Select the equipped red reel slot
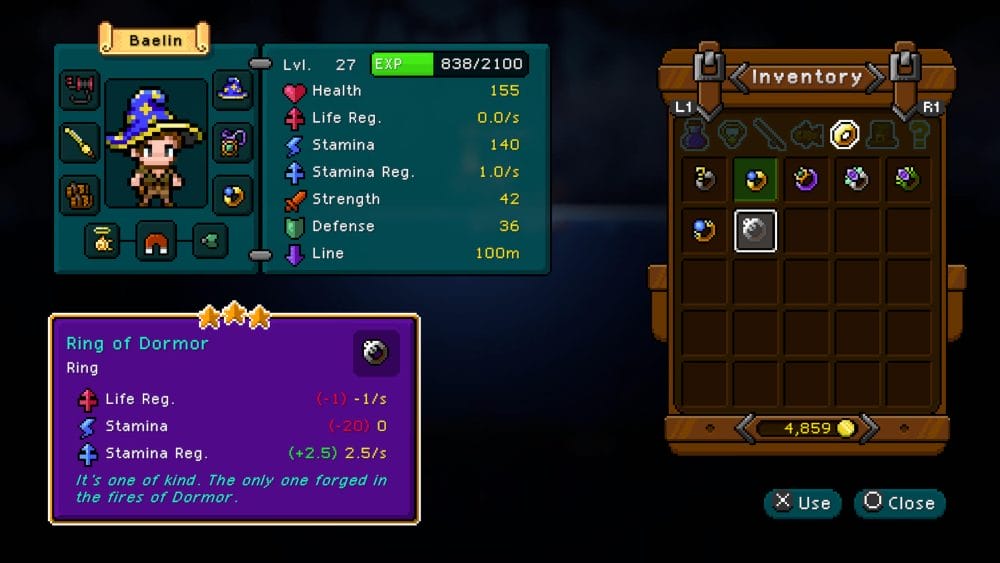Image resolution: width=1000 pixels, height=563 pixels. 79,91
